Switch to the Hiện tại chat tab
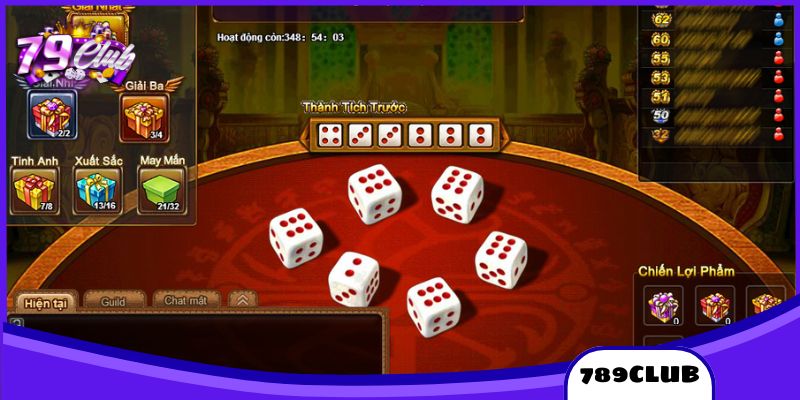 click(44, 300)
